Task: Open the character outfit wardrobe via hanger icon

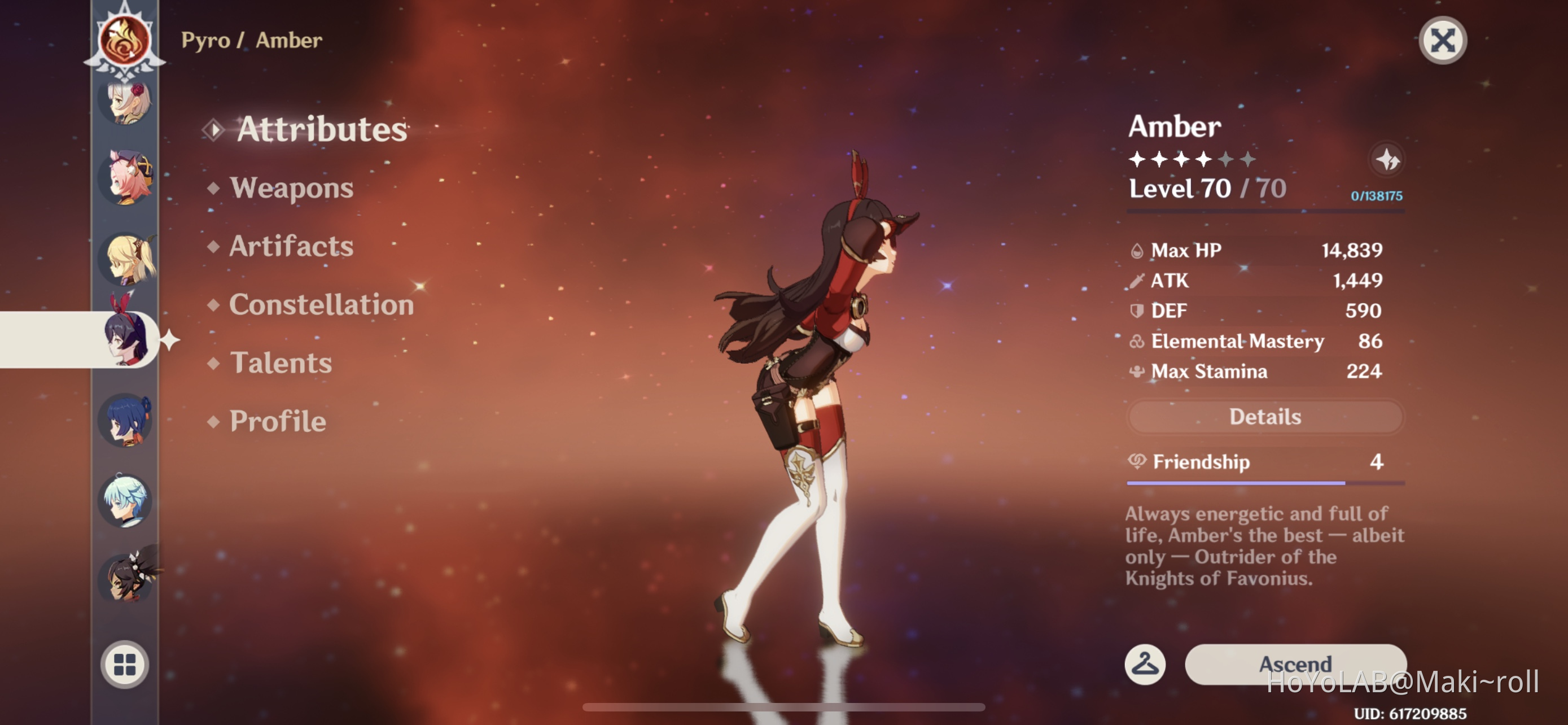Action: [x=1146, y=665]
